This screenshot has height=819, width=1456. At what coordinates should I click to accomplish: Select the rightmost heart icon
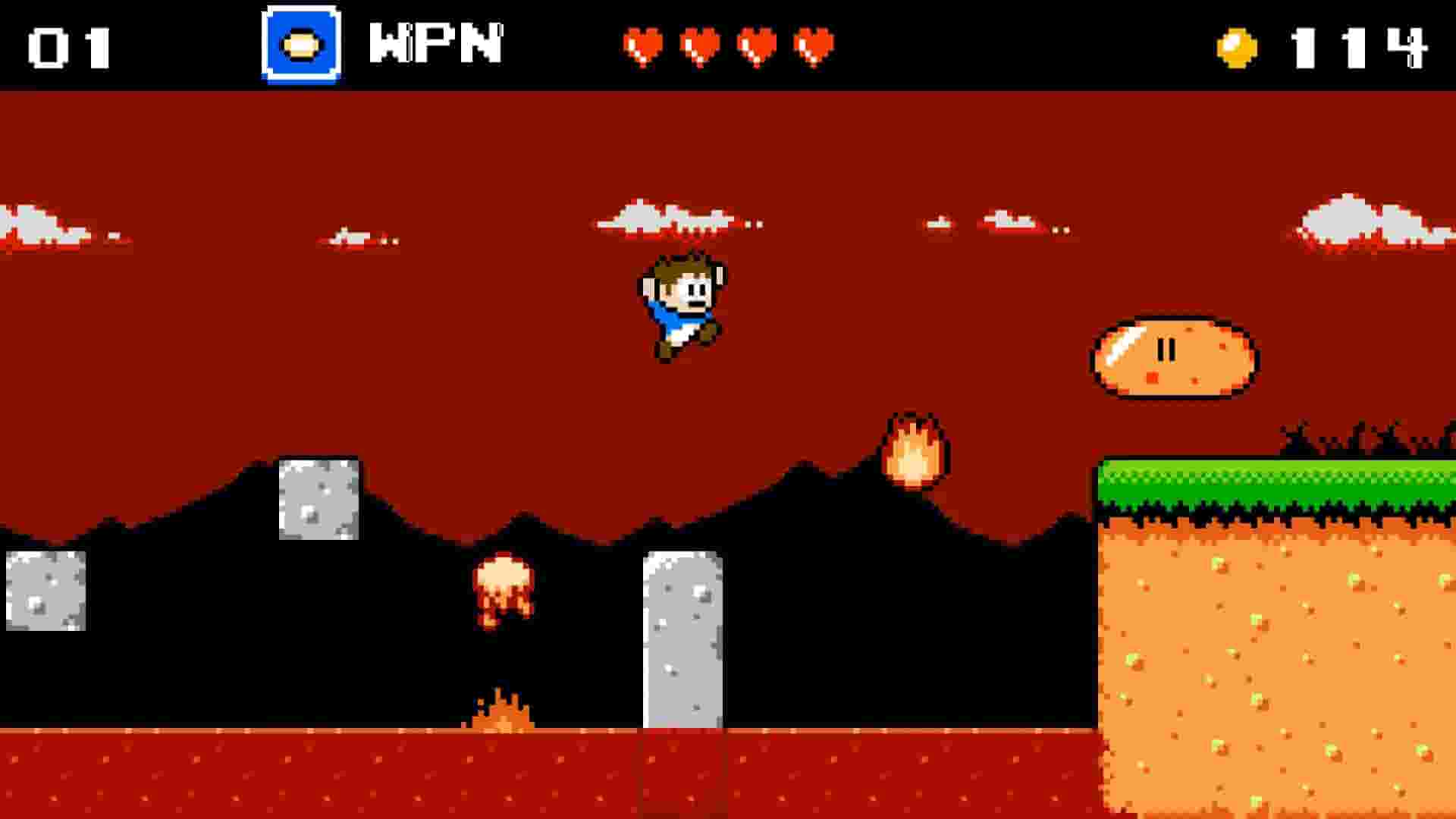pos(812,47)
